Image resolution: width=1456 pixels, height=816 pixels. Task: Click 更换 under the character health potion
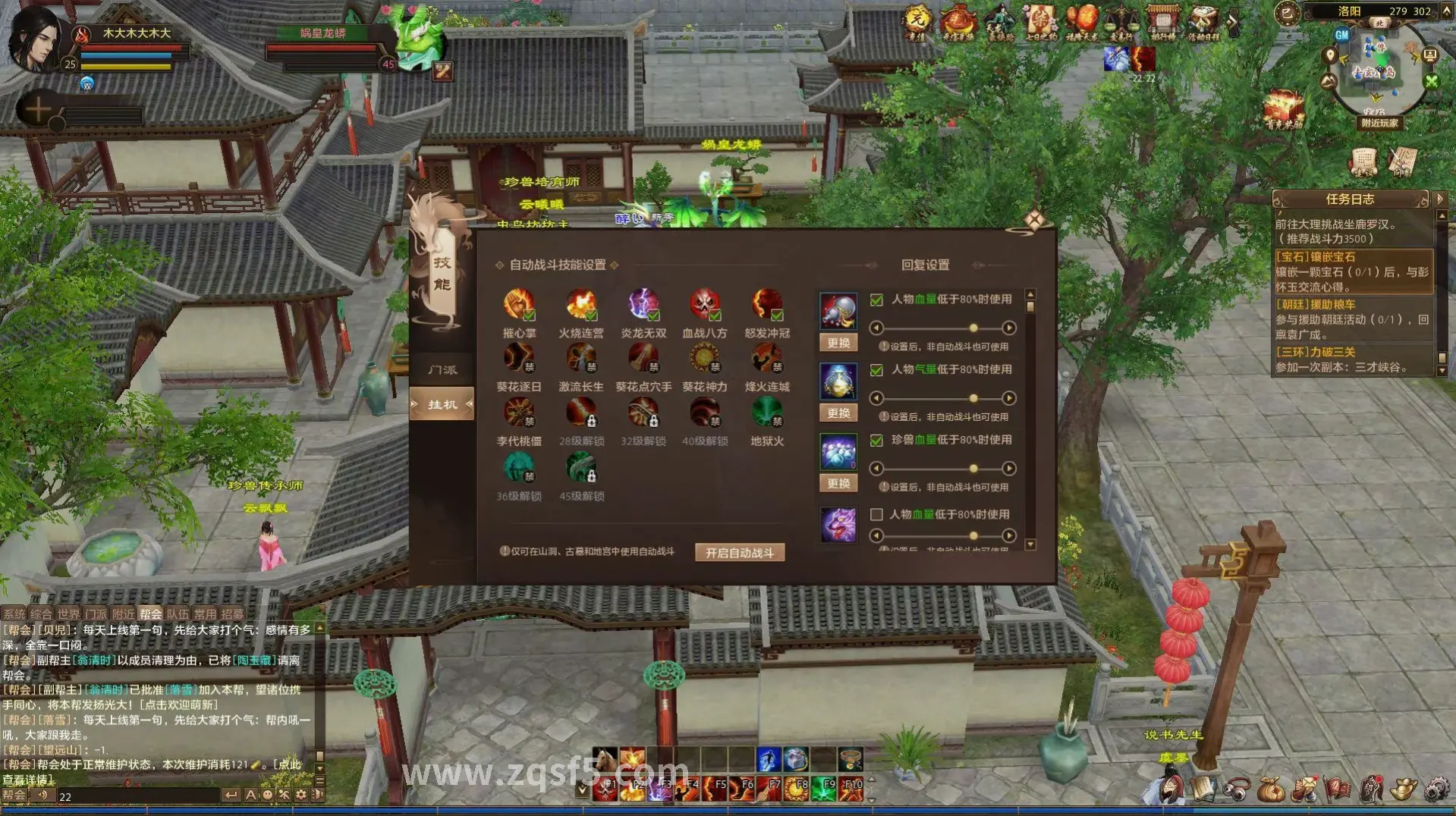838,343
